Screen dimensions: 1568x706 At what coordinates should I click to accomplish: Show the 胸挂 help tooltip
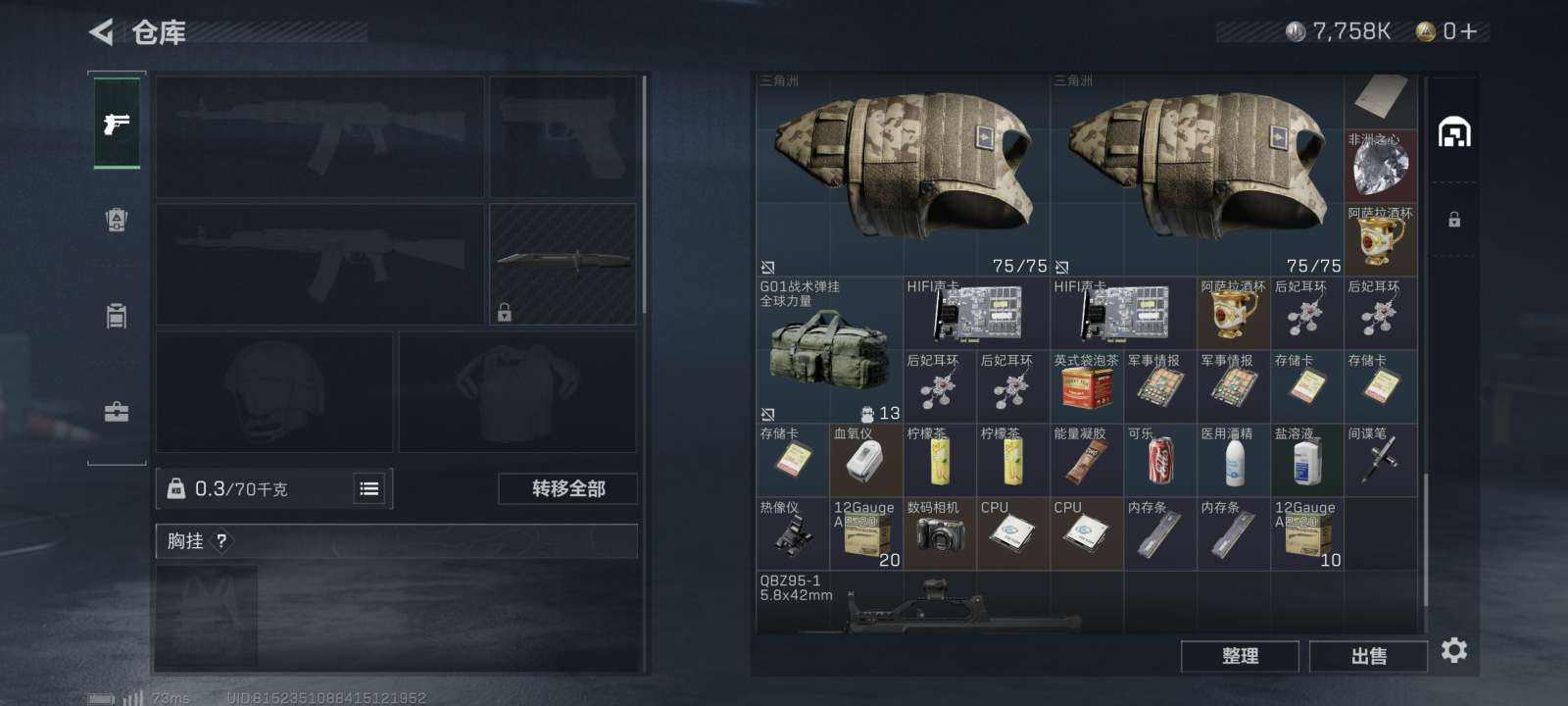coord(222,540)
